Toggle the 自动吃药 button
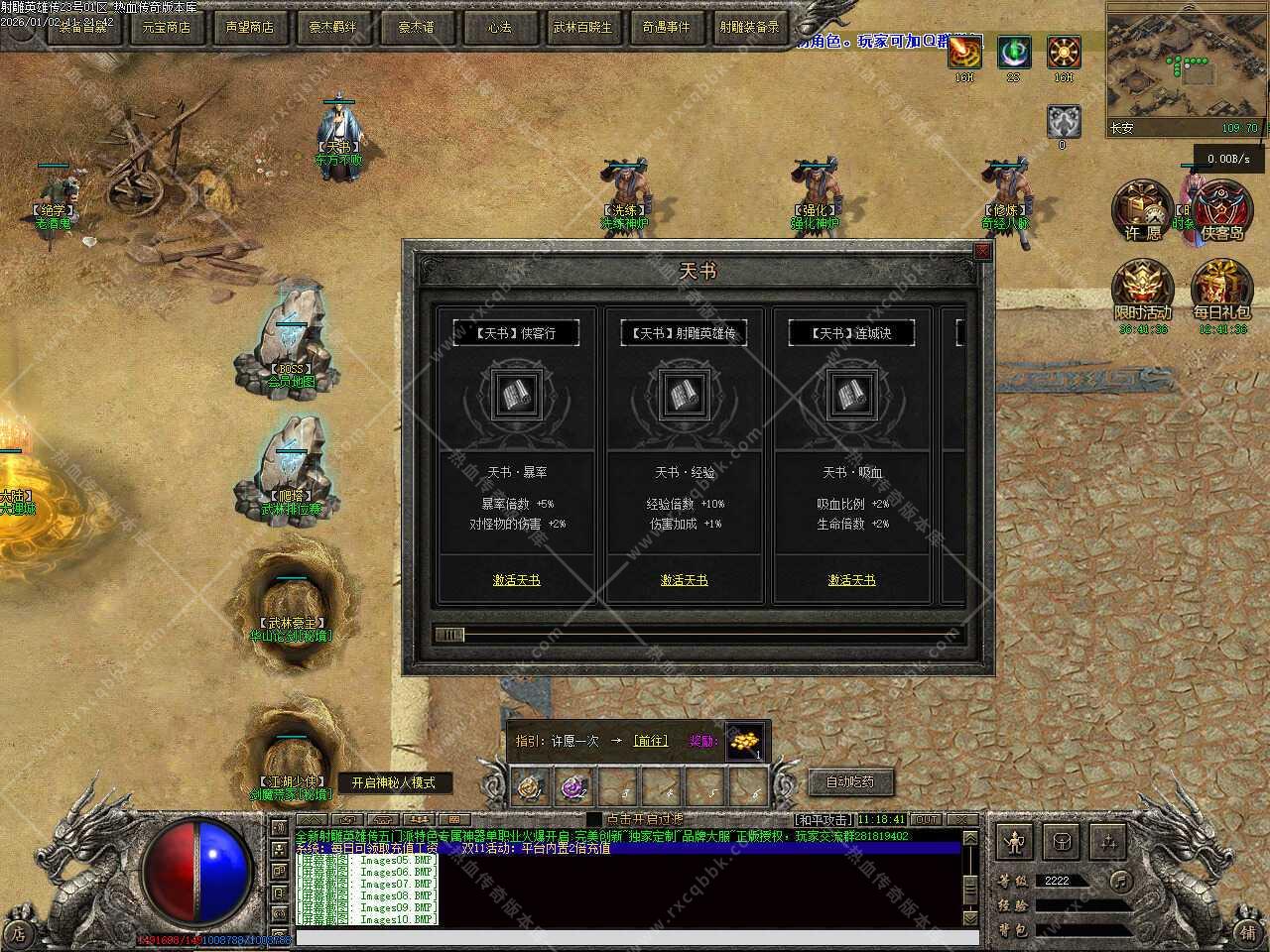The width and height of the screenshot is (1270, 952). [850, 781]
